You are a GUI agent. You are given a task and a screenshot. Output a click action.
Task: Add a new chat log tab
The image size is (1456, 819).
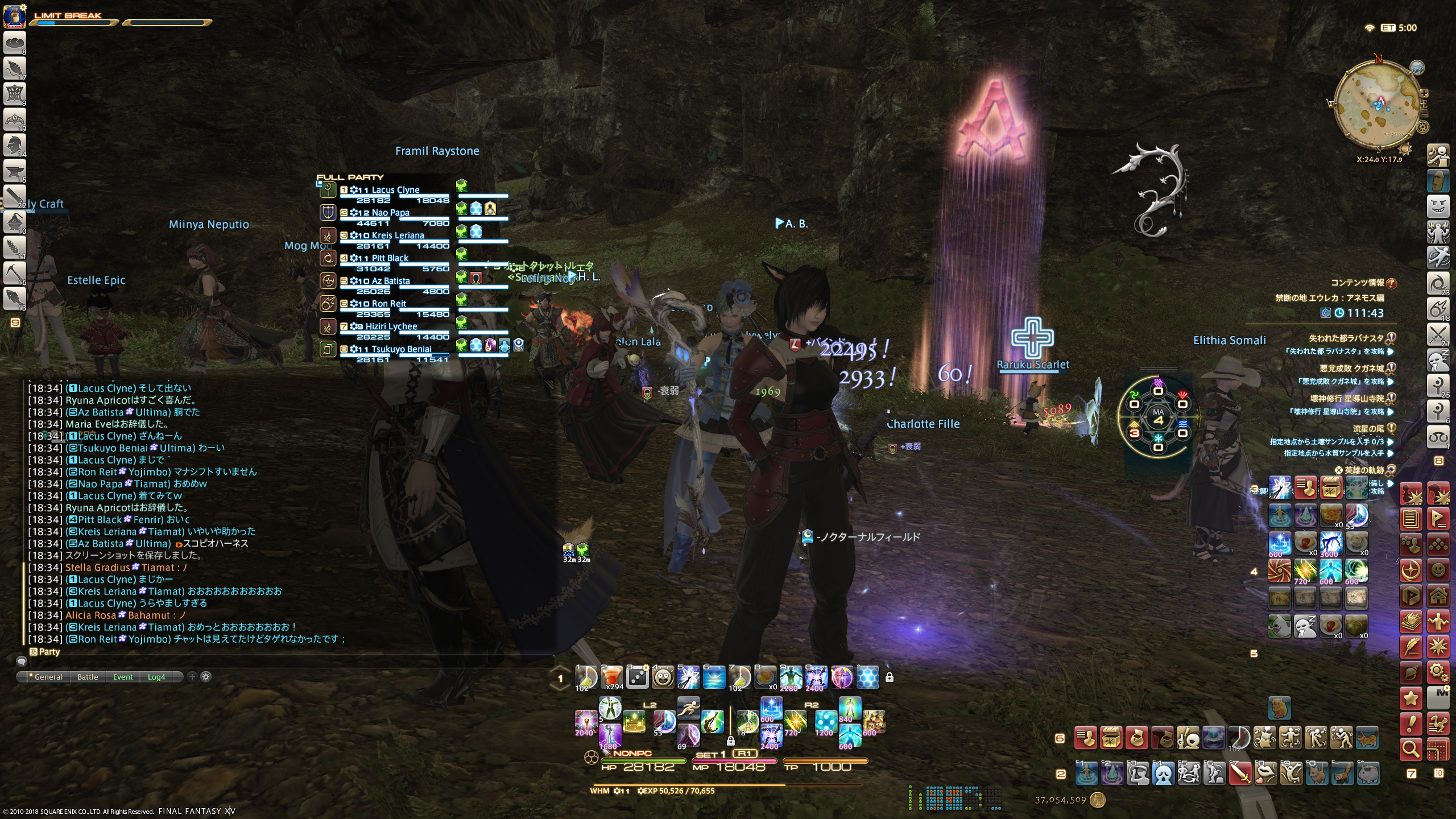[x=192, y=677]
